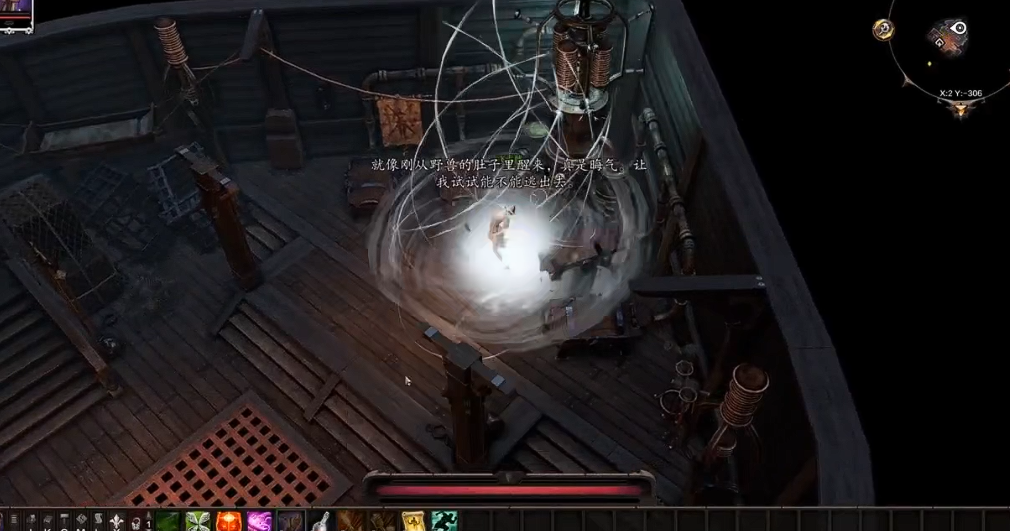Activate the red-orange fire skill

coord(229,521)
